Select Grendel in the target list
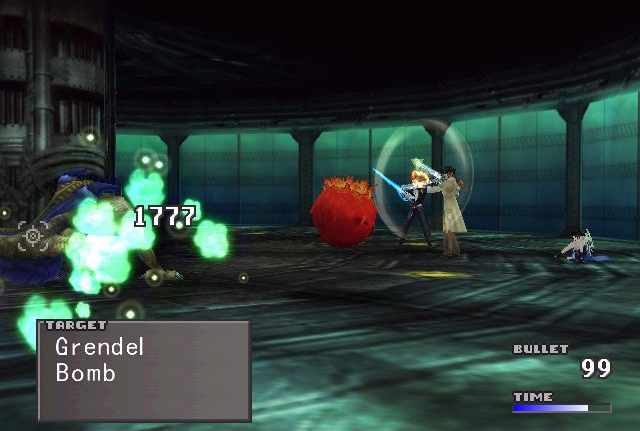Screen dimensions: 640x431 [100, 347]
